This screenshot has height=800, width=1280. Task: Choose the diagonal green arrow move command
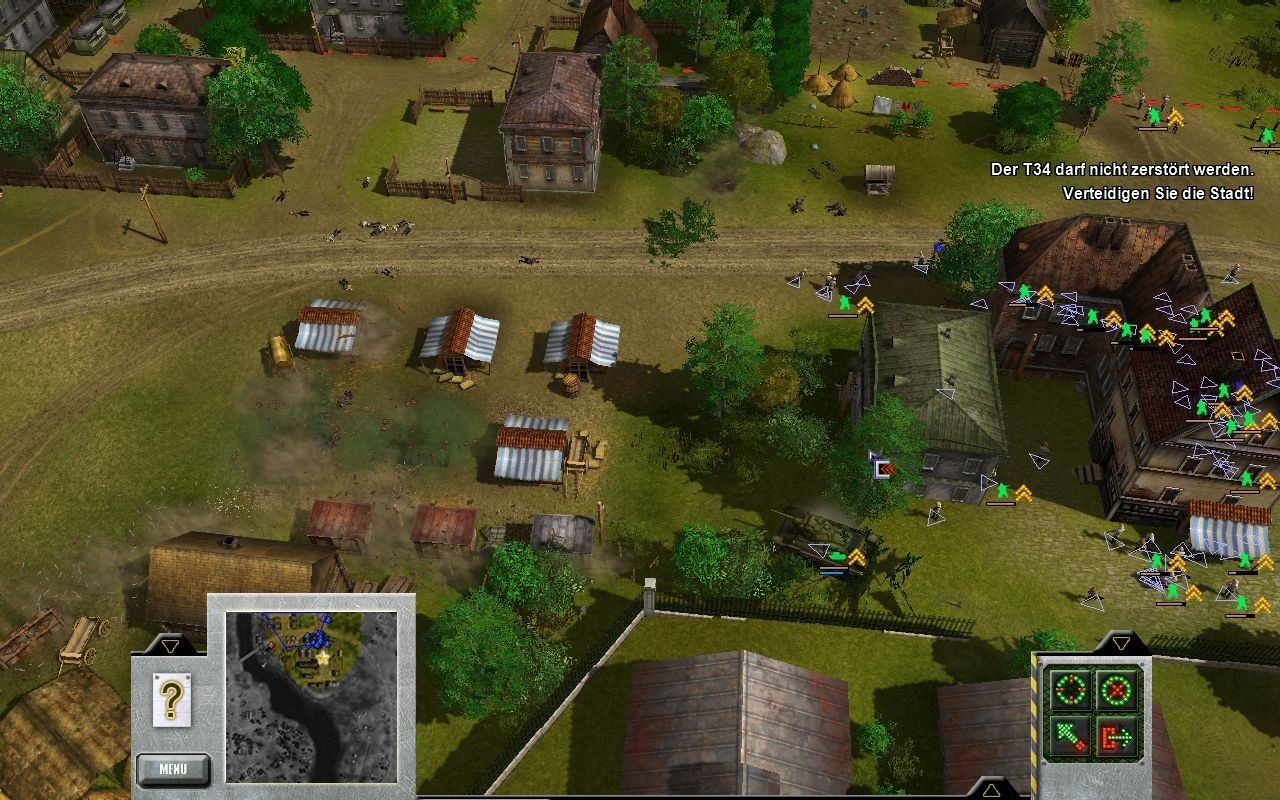(x=1068, y=737)
